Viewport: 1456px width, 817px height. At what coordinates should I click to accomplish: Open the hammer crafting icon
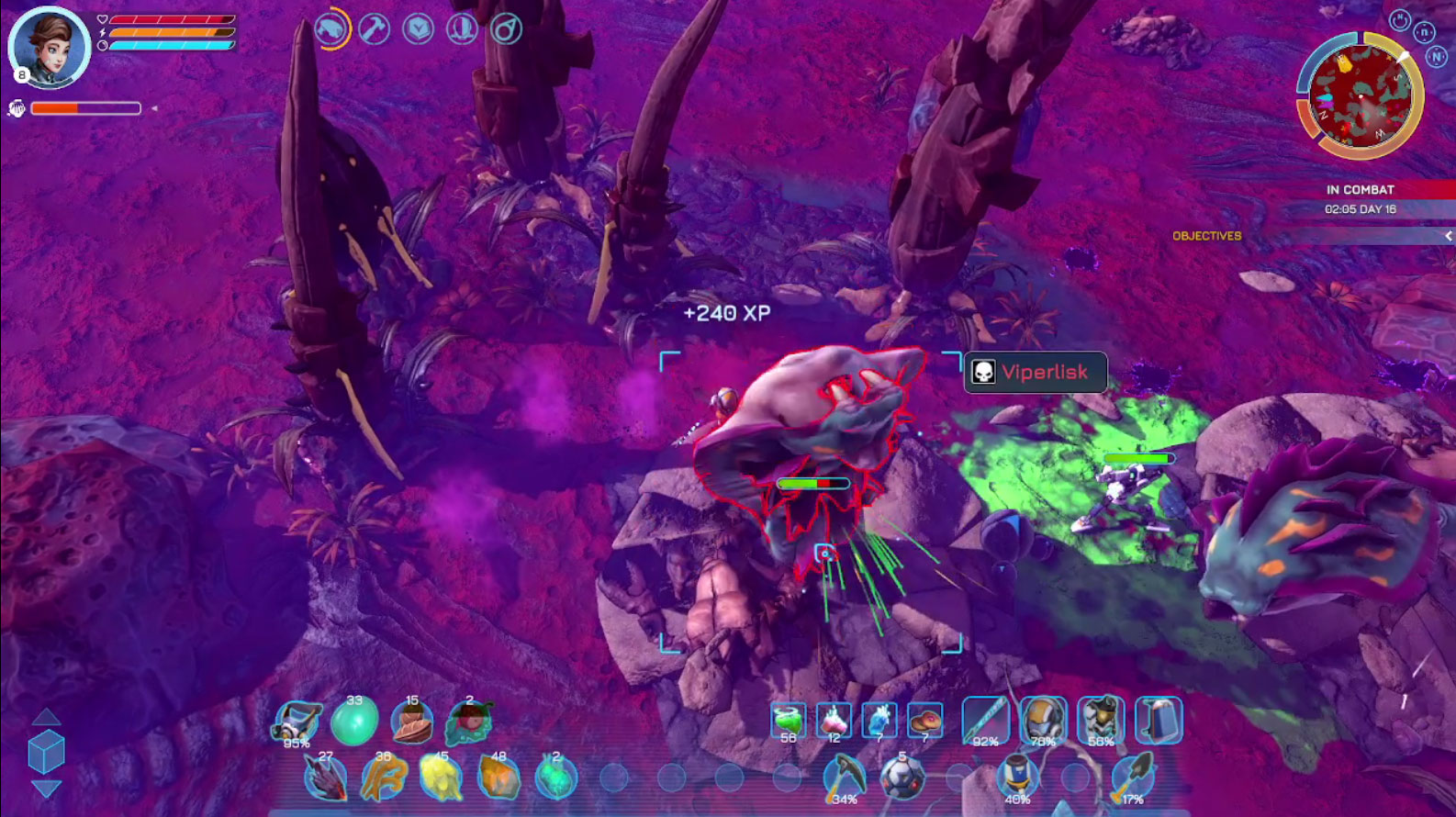pyautogui.click(x=374, y=29)
